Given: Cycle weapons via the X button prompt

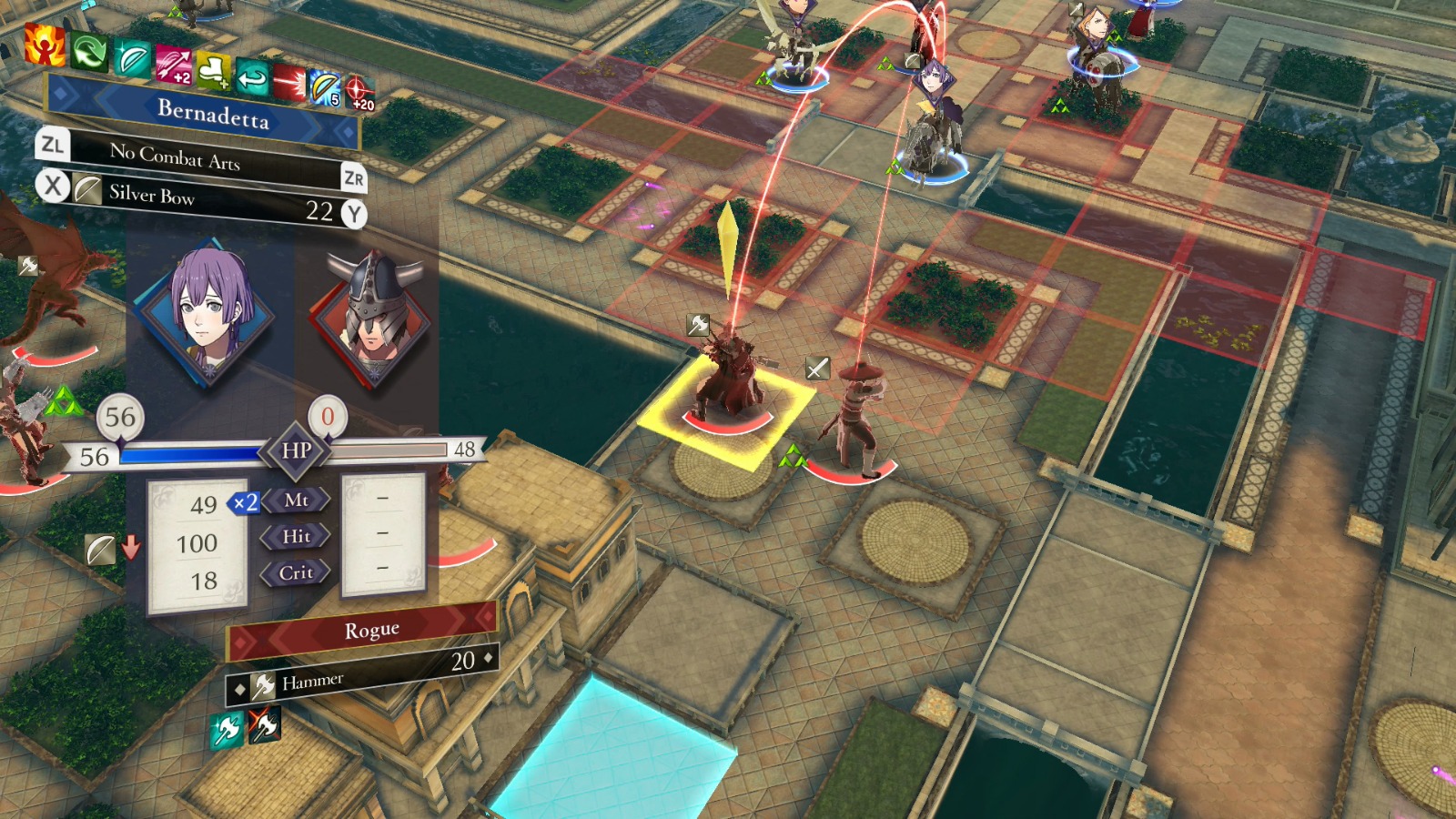Looking at the screenshot, I should [x=55, y=187].
